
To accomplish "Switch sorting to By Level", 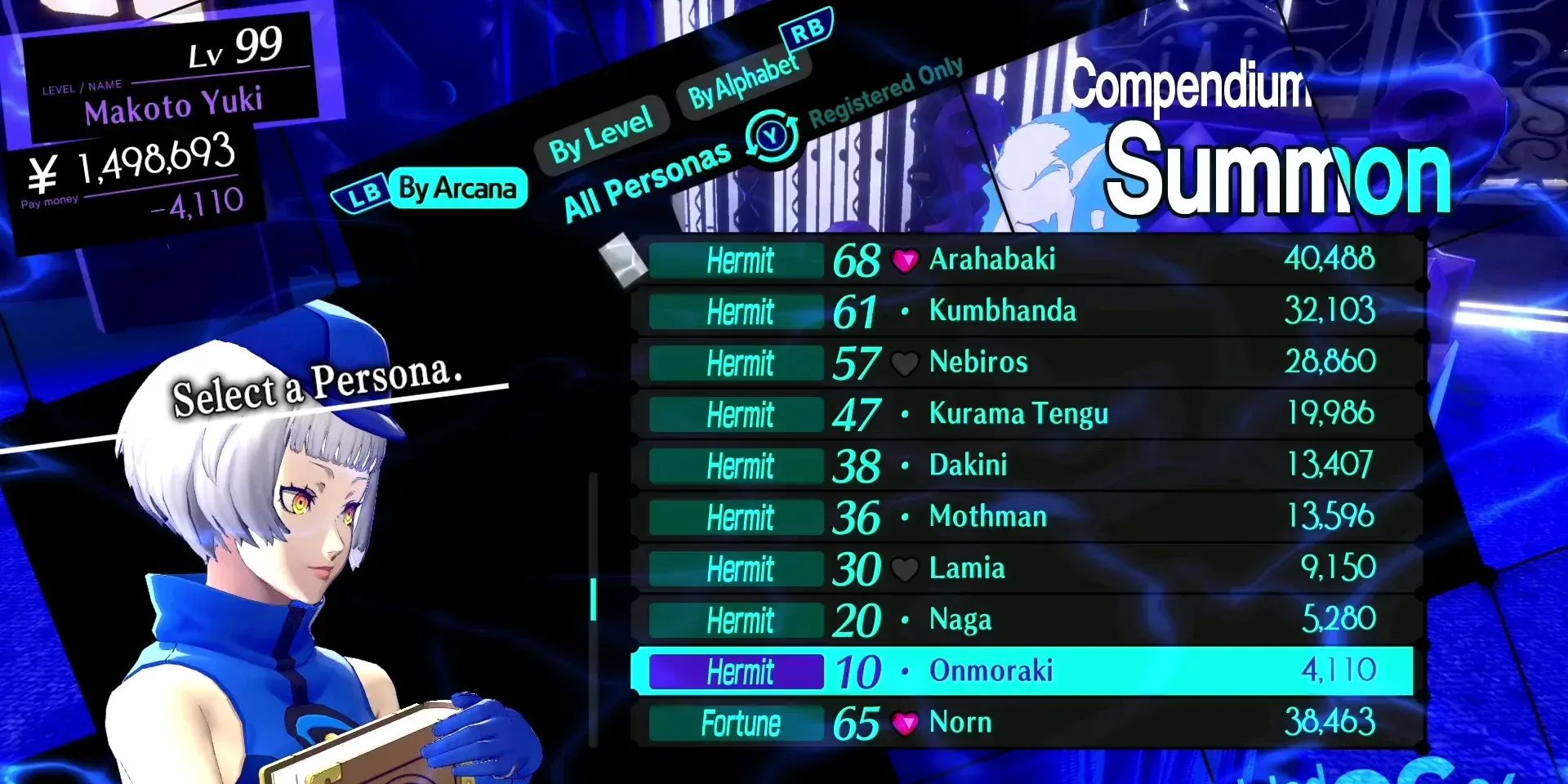I will 602,131.
